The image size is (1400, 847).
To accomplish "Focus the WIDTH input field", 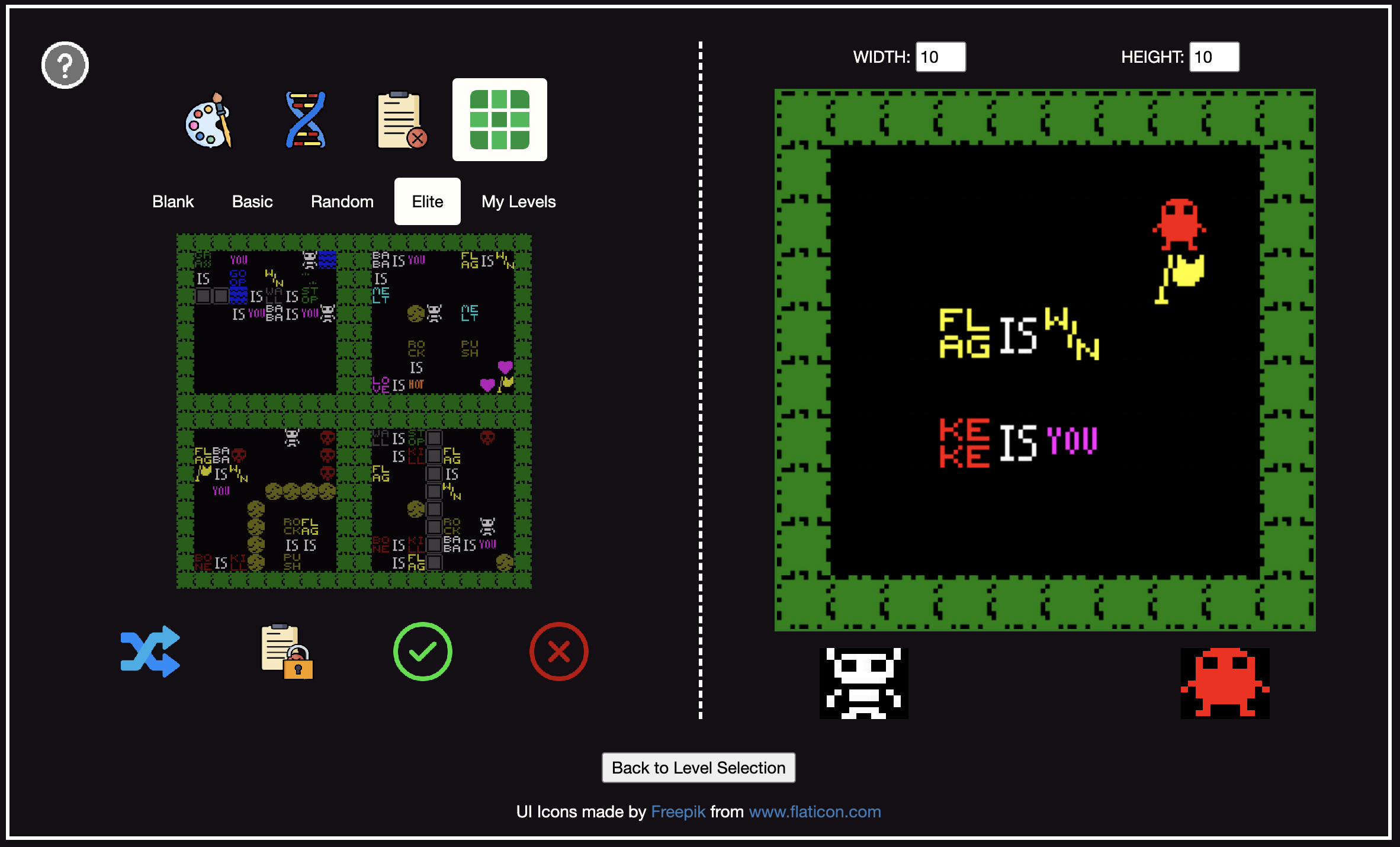I will pyautogui.click(x=940, y=57).
